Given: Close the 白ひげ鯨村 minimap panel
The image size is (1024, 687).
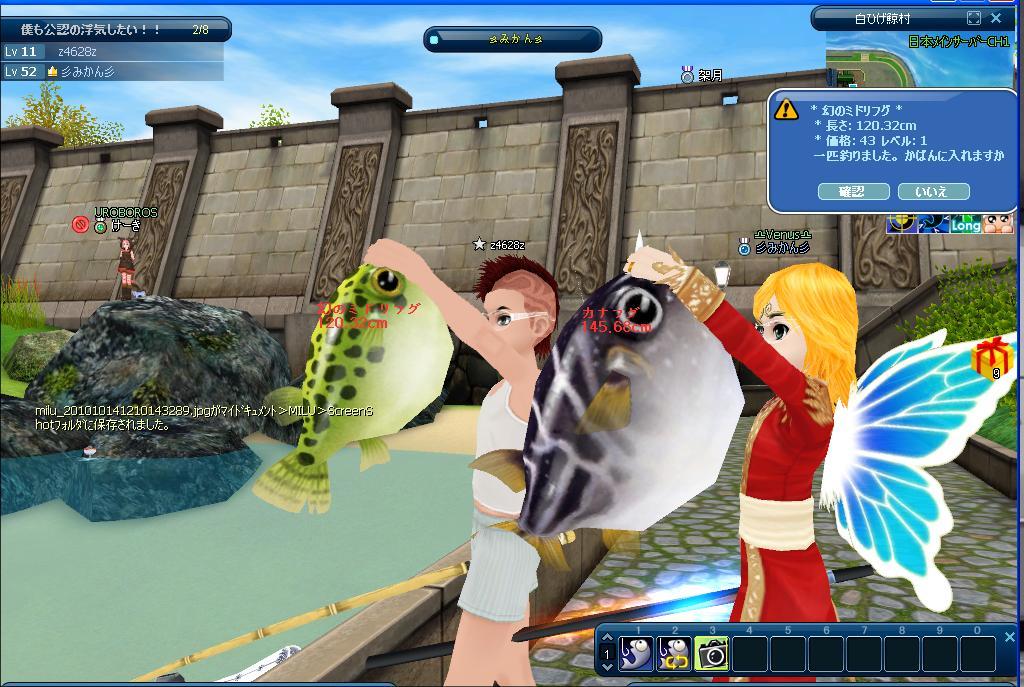Looking at the screenshot, I should pos(996,18).
